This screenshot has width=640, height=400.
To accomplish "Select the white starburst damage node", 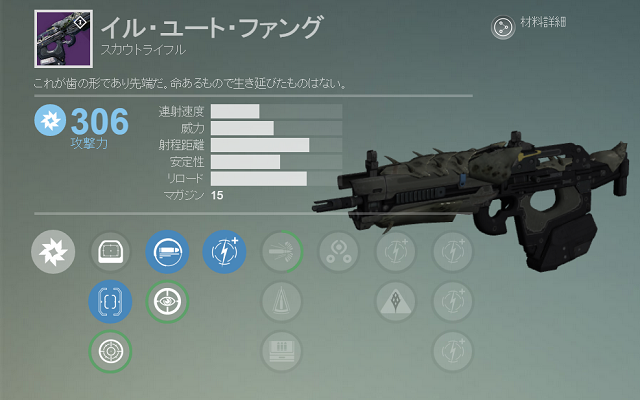I will (x=53, y=251).
